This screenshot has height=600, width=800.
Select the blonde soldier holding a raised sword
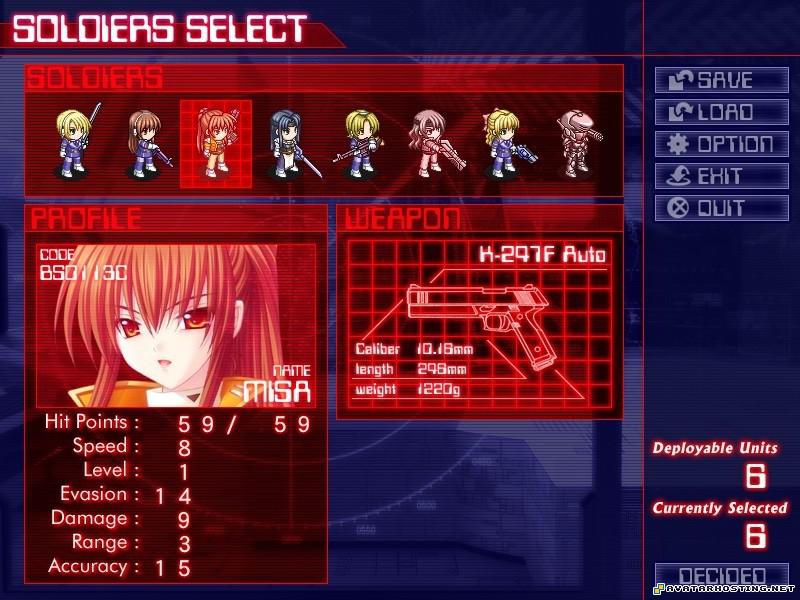pyautogui.click(x=74, y=143)
